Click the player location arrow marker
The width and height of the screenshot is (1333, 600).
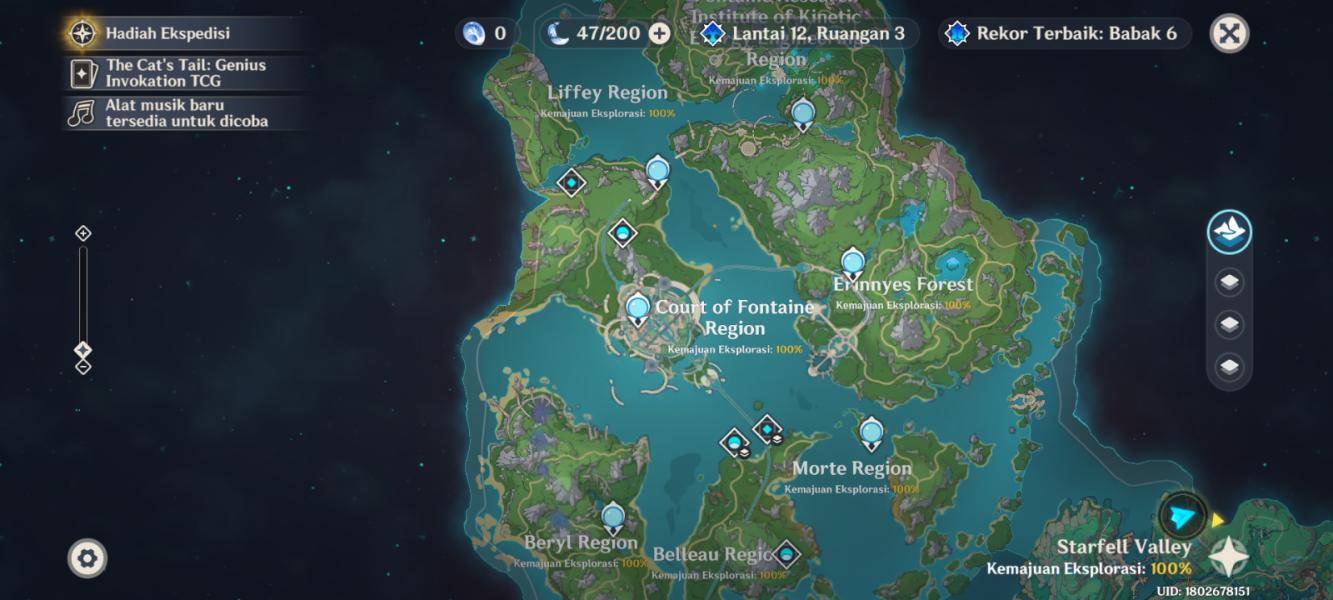pos(1182,517)
